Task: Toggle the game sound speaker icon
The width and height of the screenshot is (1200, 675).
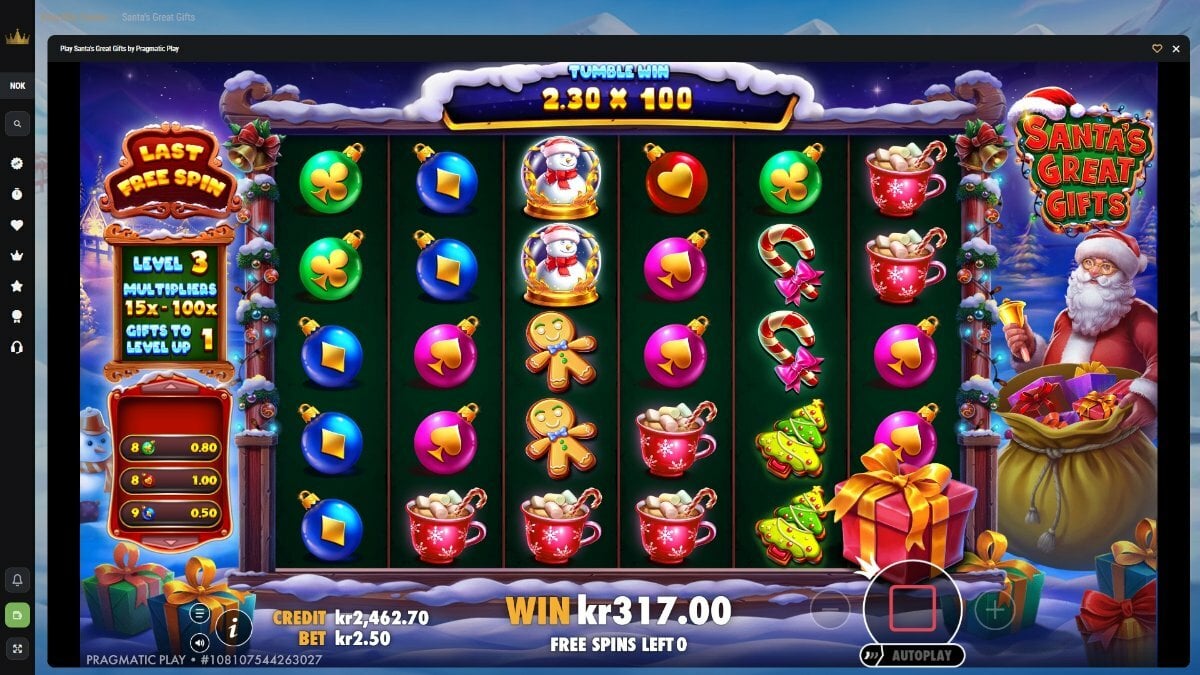Action: (x=200, y=642)
